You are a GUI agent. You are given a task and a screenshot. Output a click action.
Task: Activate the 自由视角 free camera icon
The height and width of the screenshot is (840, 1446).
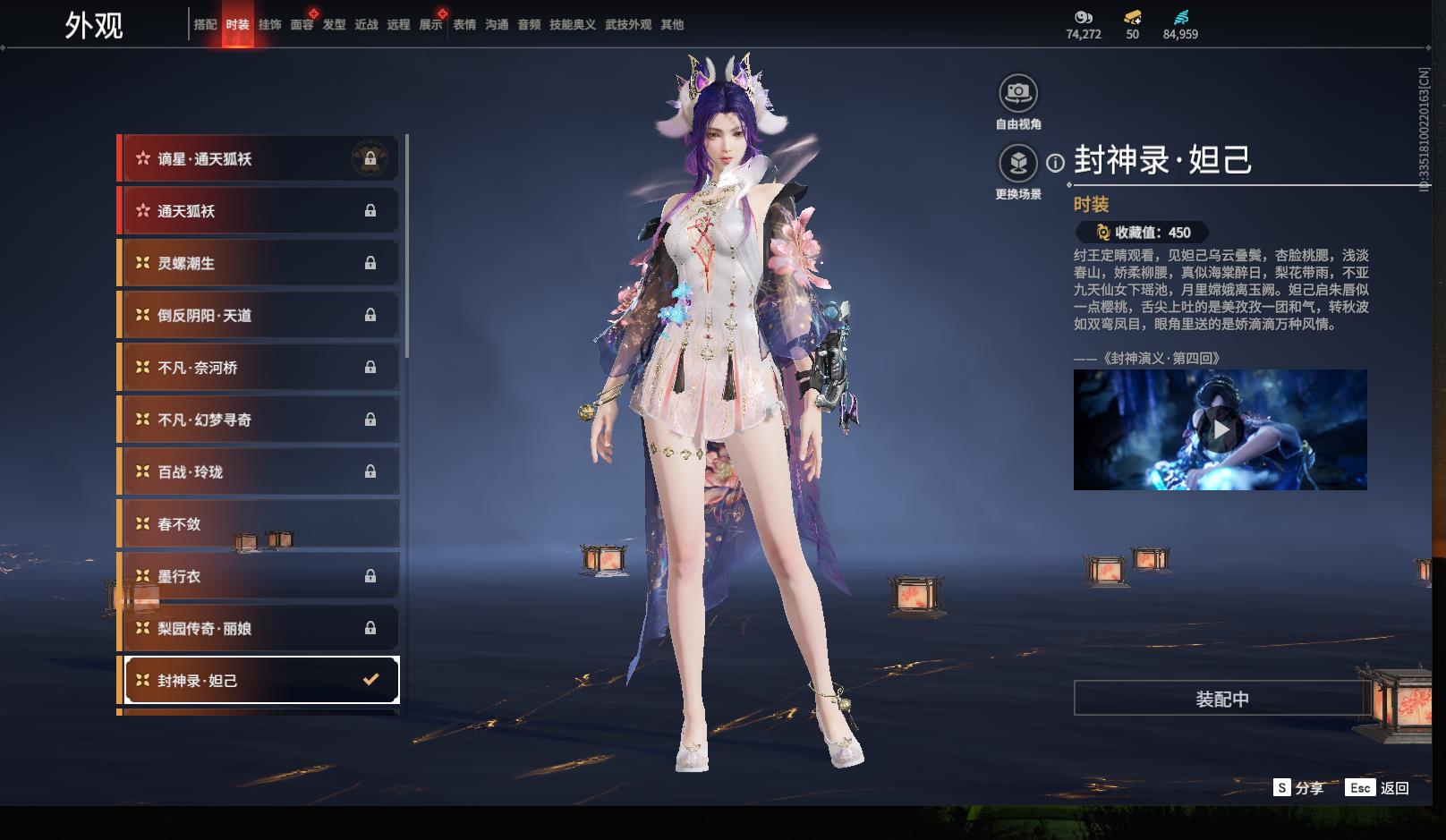pyautogui.click(x=1018, y=93)
